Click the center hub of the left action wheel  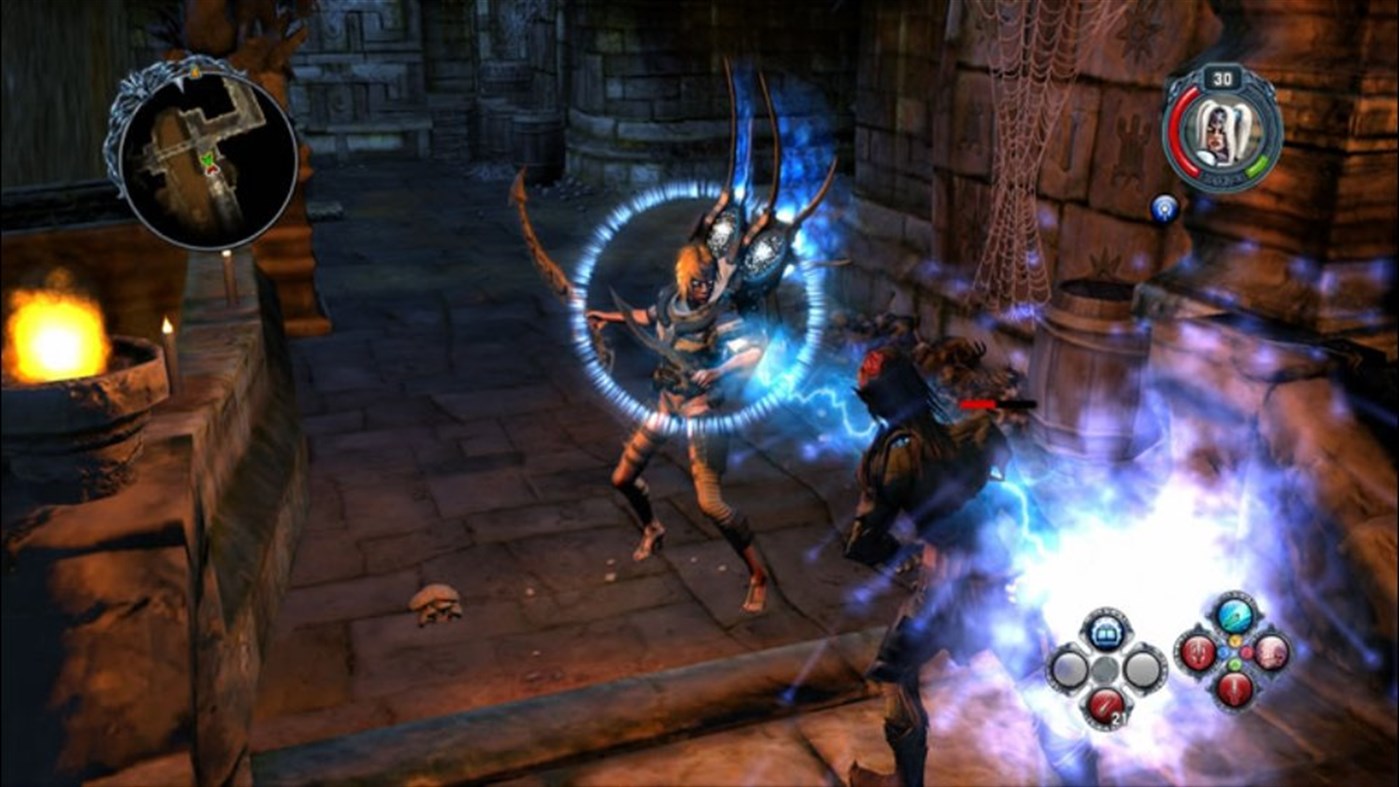1105,669
